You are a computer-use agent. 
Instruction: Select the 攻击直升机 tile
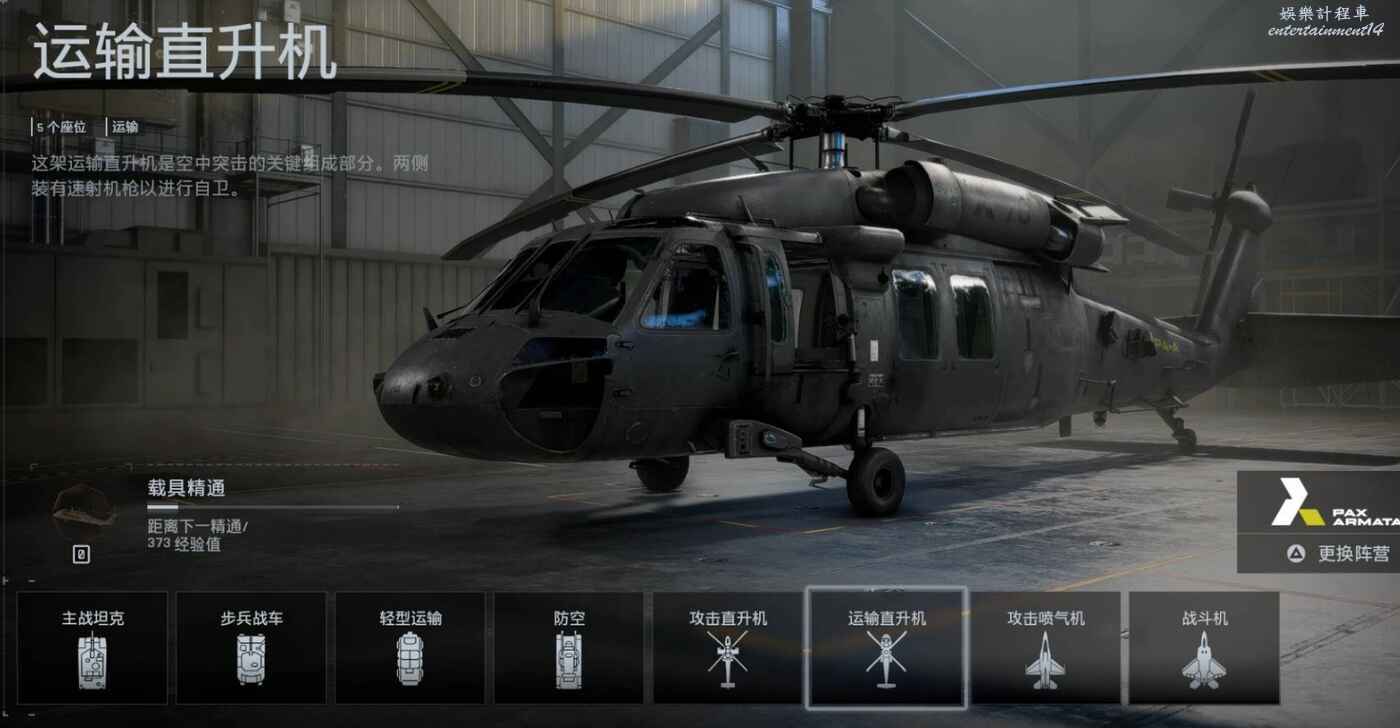tap(727, 647)
